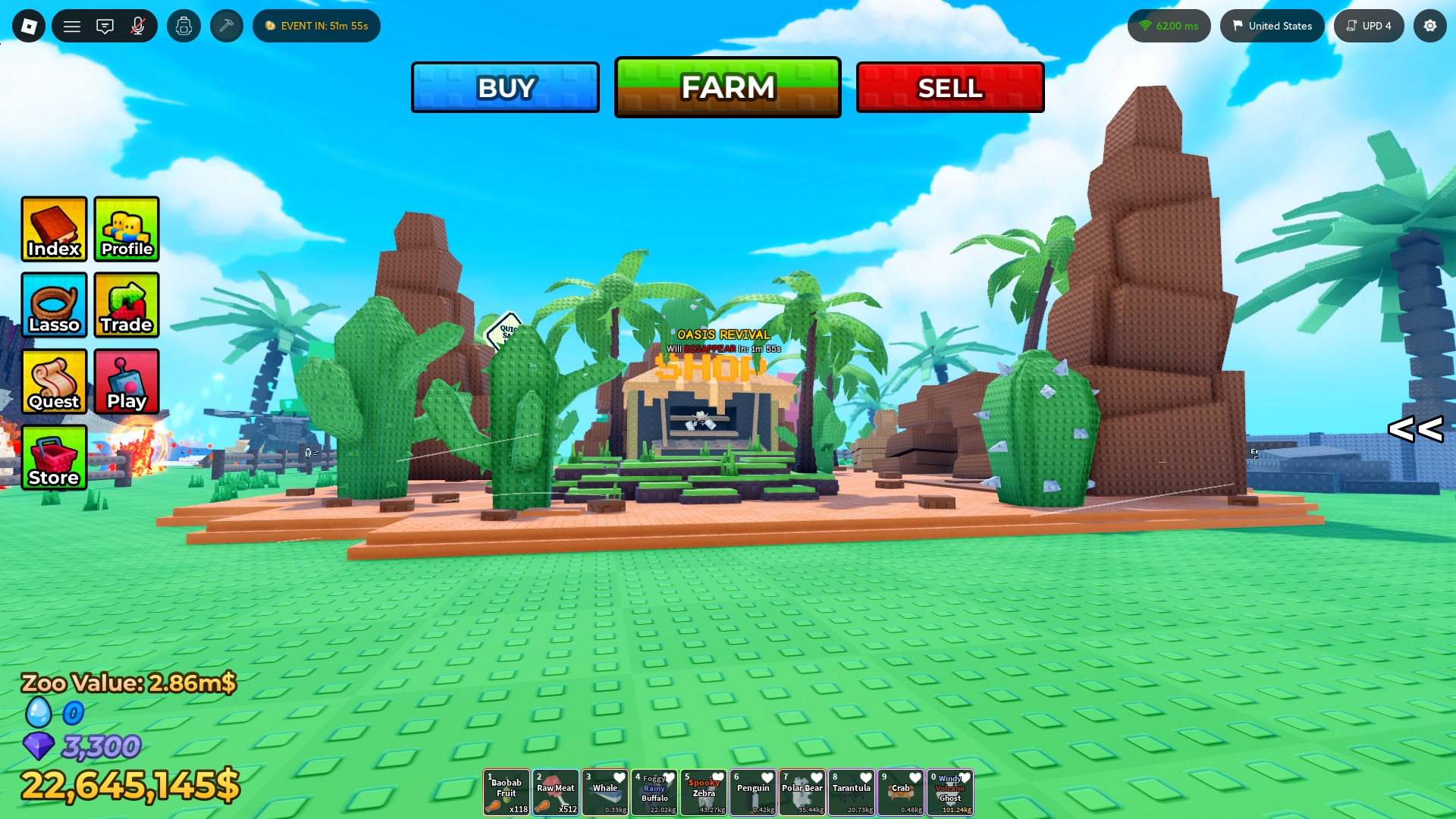Collapse the right side panel with the chevrons
The height and width of the screenshot is (819, 1456).
(1416, 430)
